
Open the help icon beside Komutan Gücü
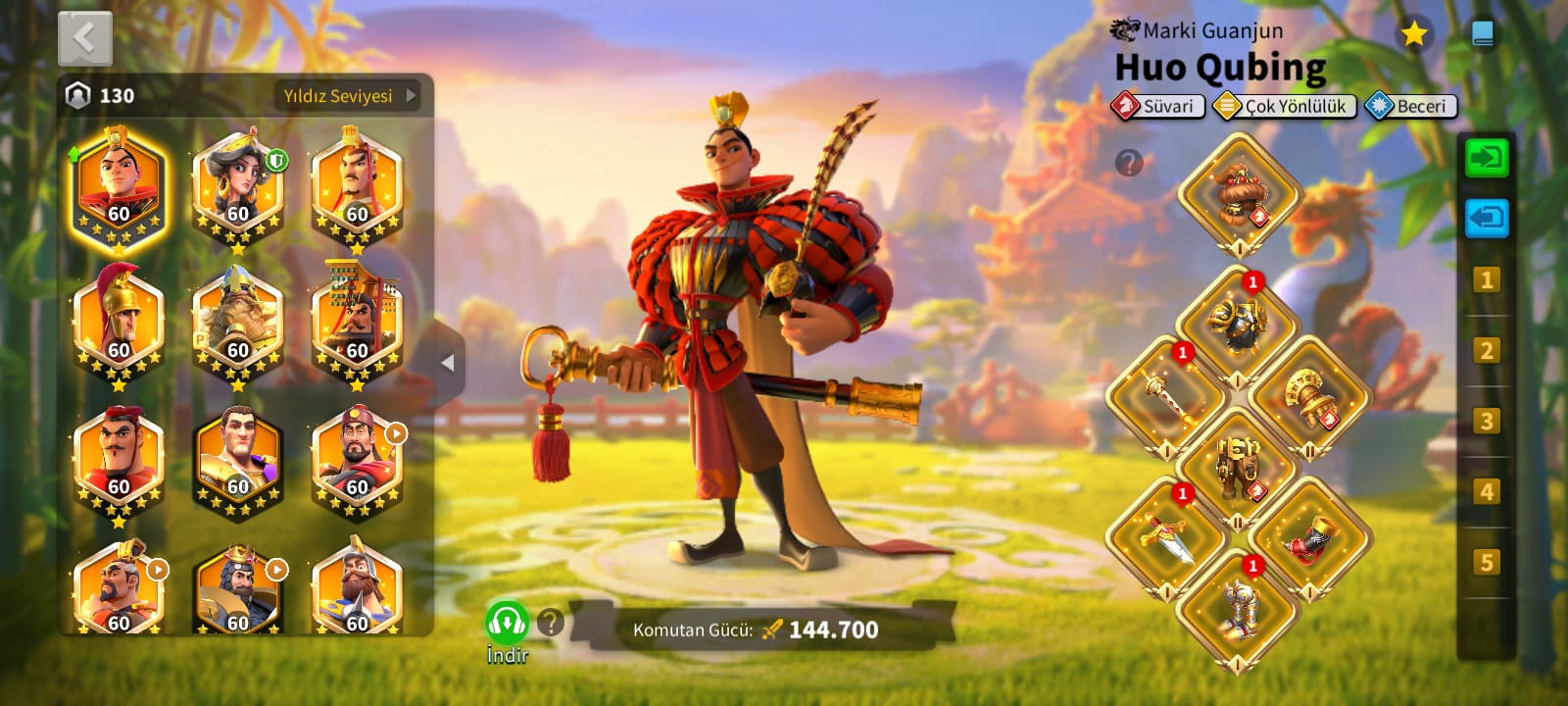[x=551, y=622]
